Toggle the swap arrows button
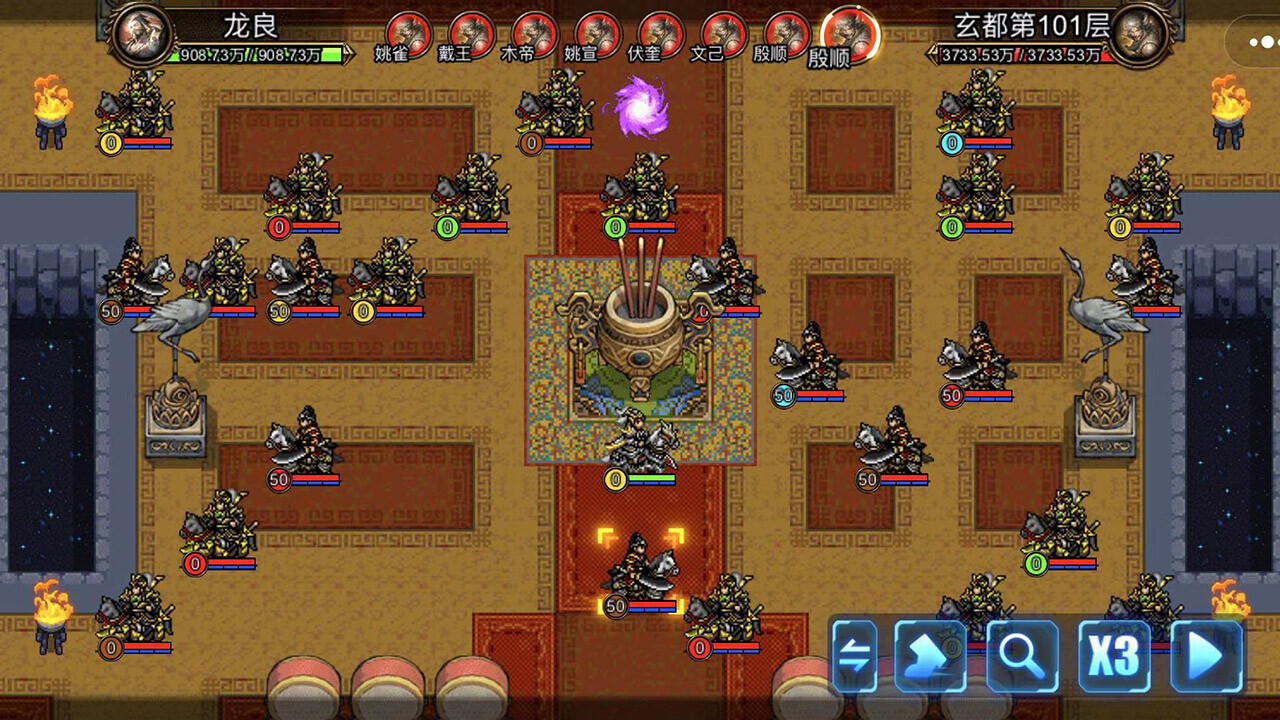1280x720 pixels. (854, 657)
